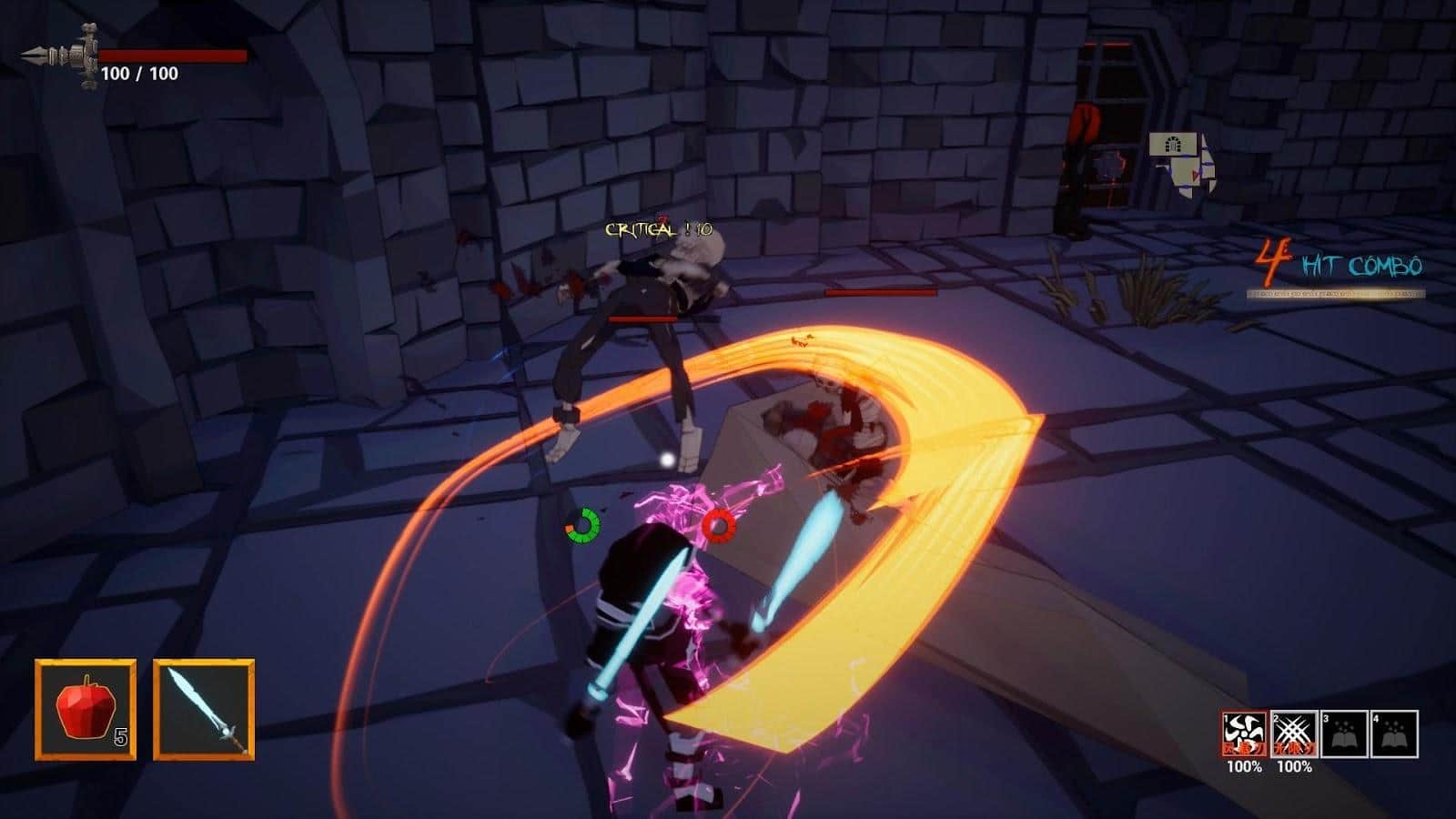The width and height of the screenshot is (1456, 819).
Task: Click the combo gauge bar under HIT COMBO
Action: pyautogui.click(x=1336, y=294)
